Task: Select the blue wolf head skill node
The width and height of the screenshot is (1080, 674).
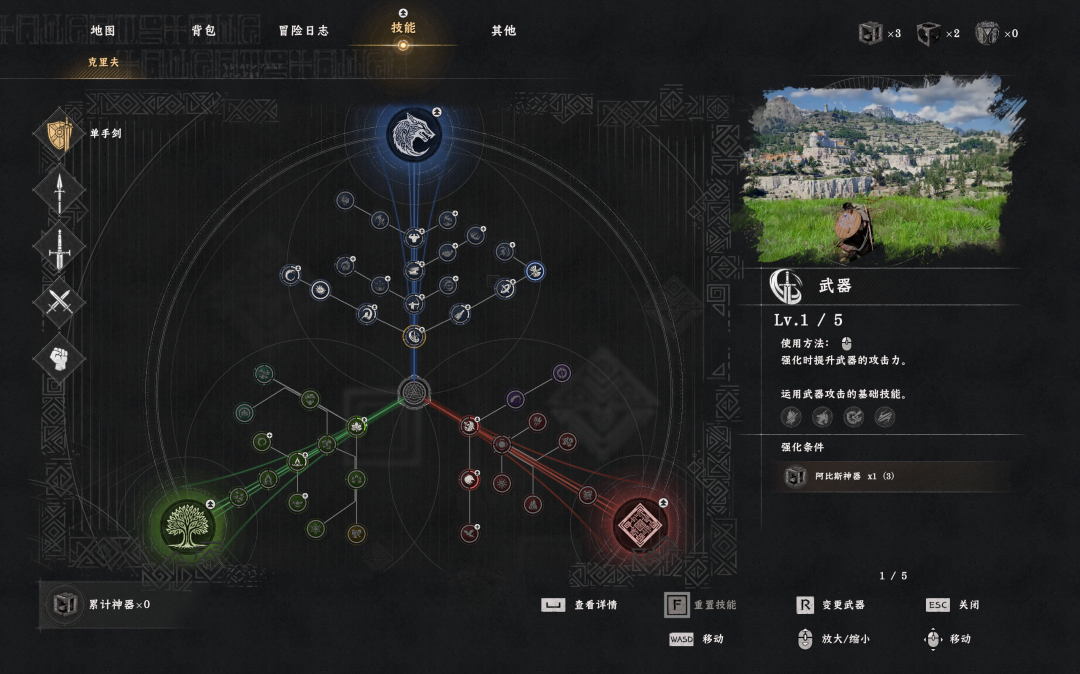Action: click(414, 135)
